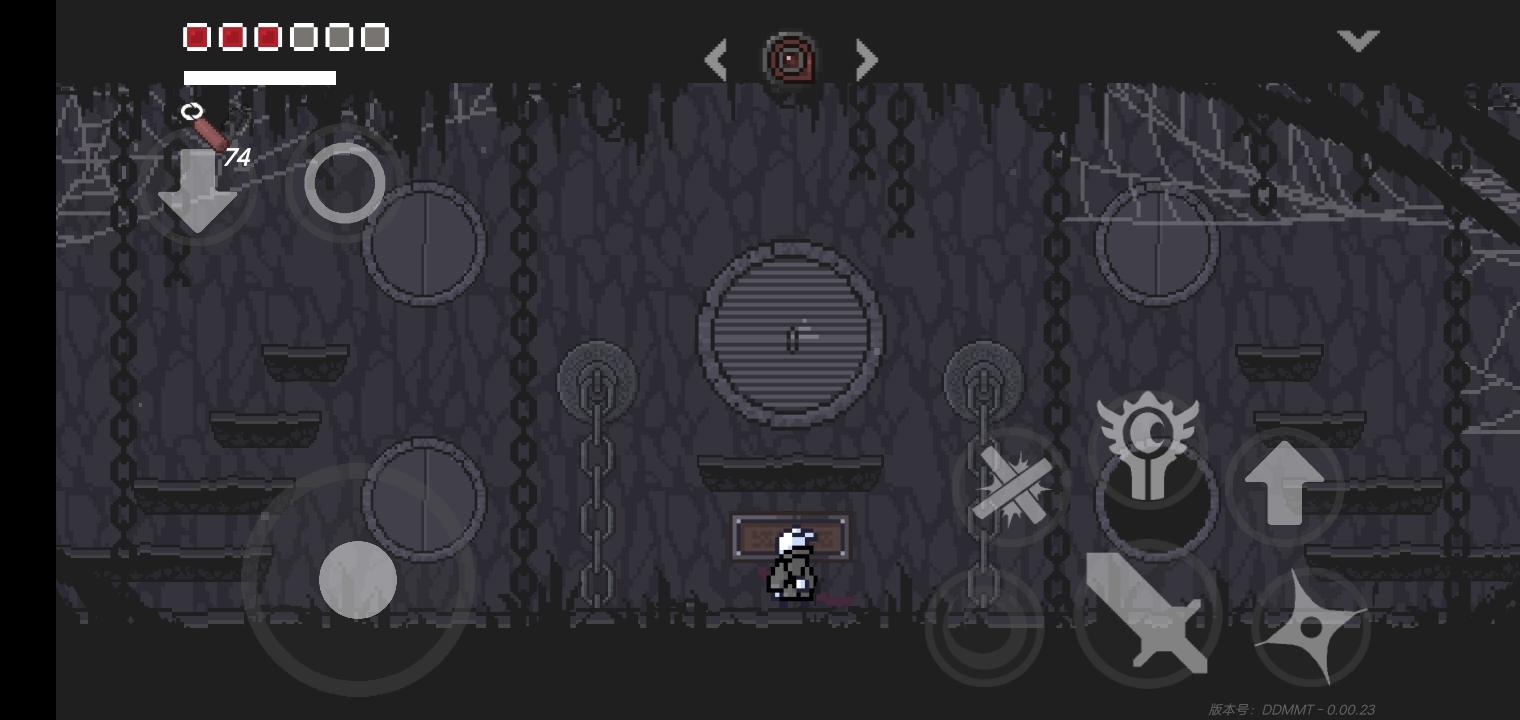Tap the shuriken throw icon
Screen dimensions: 1520x720
click(1311, 628)
